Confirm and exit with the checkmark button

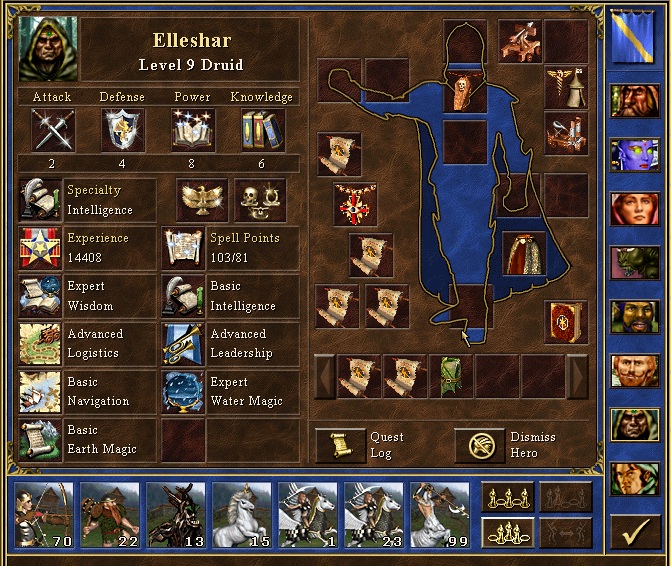632,535
